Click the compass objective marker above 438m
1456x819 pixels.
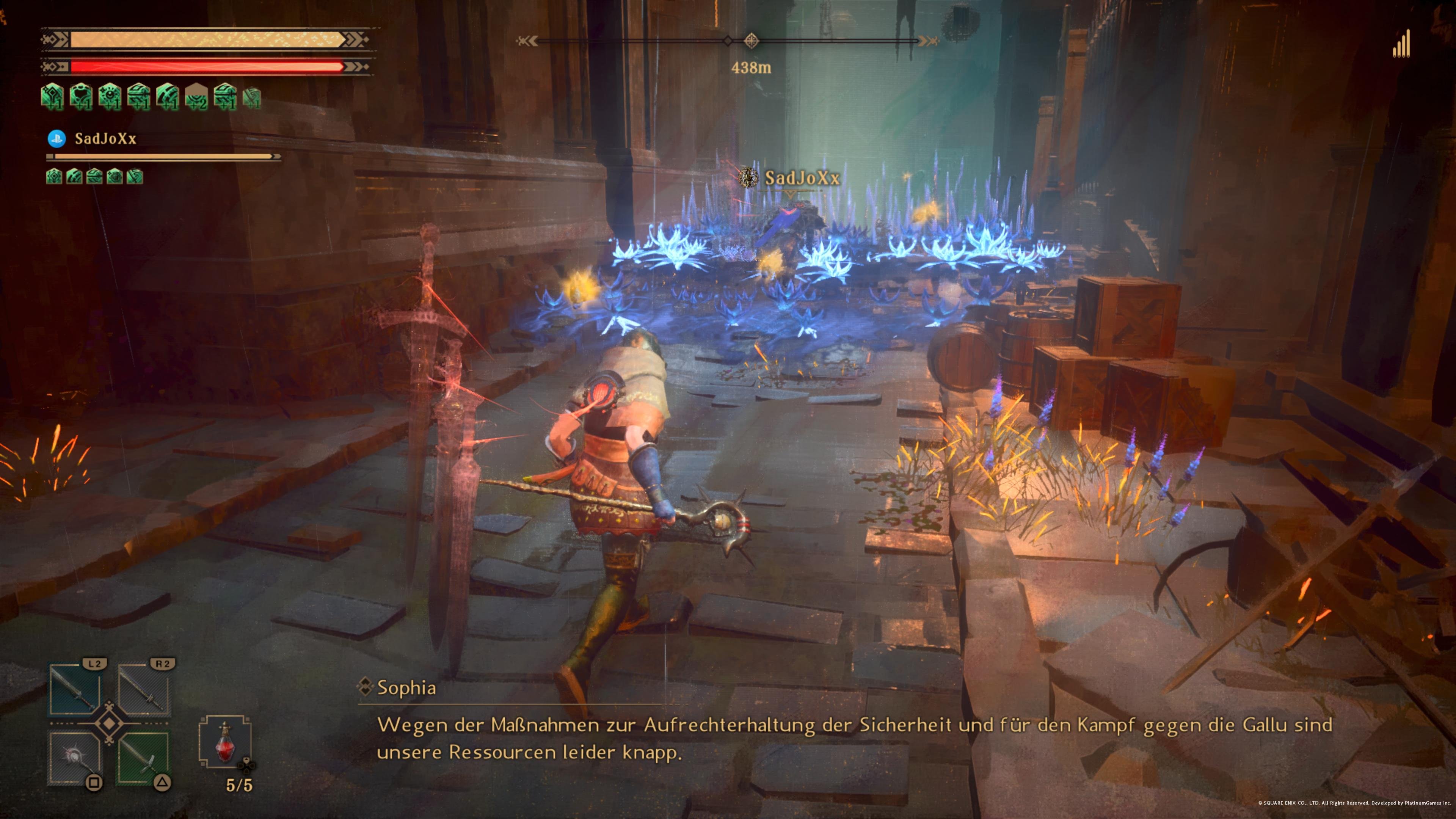coord(751,40)
